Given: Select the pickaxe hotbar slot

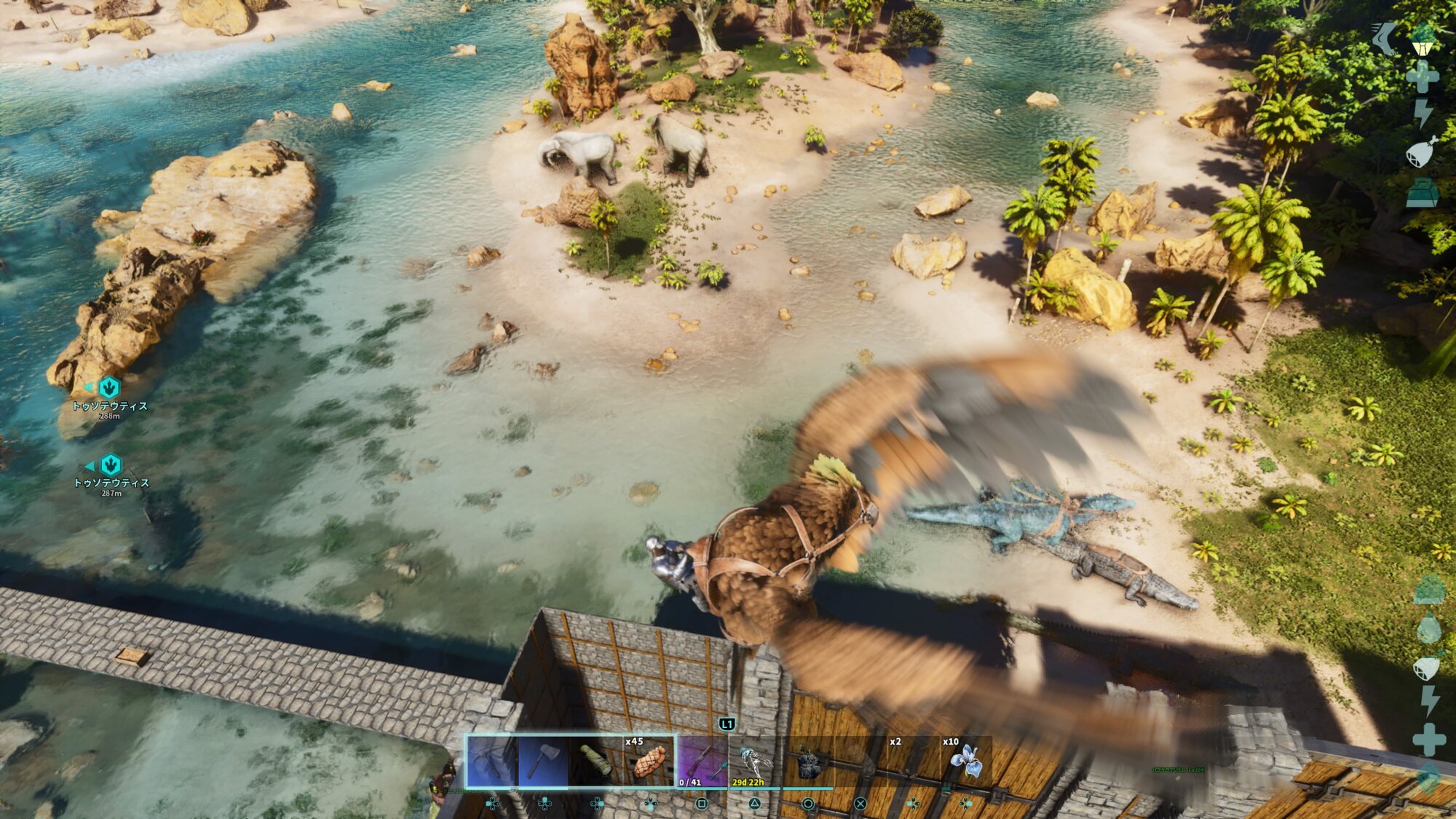Looking at the screenshot, I should [x=491, y=761].
